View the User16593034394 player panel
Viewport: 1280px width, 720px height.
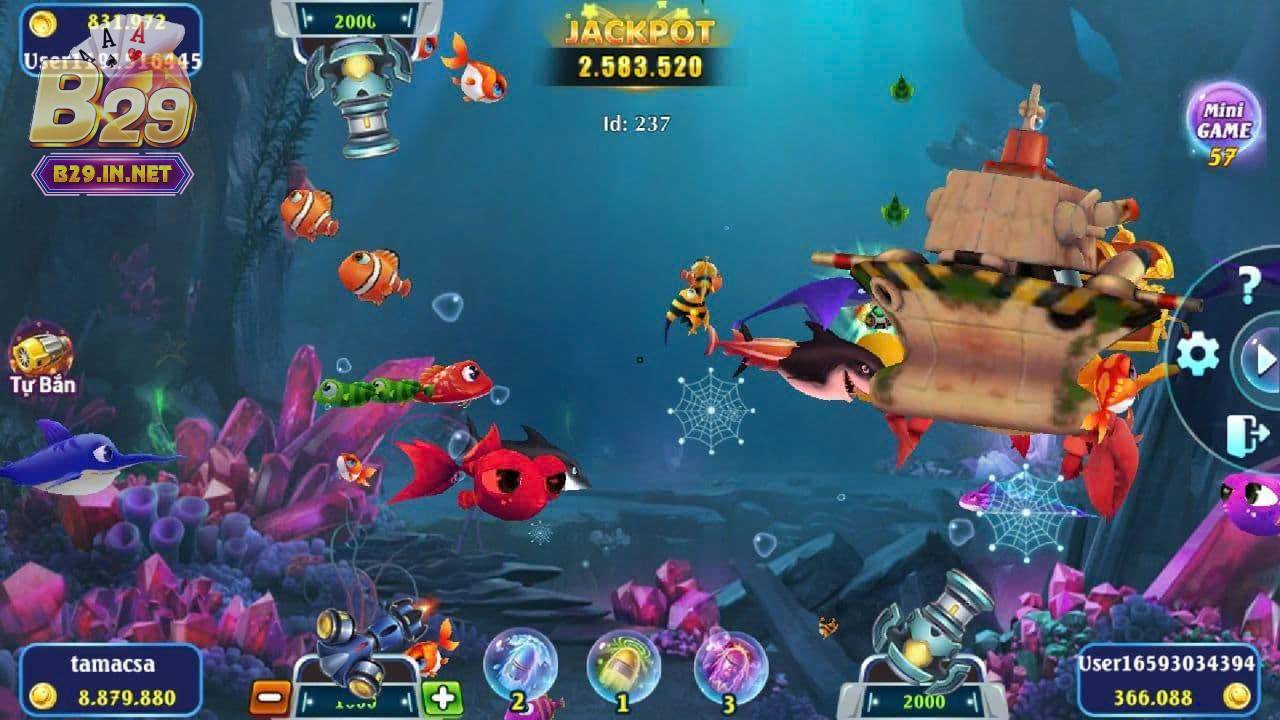(x=1166, y=681)
